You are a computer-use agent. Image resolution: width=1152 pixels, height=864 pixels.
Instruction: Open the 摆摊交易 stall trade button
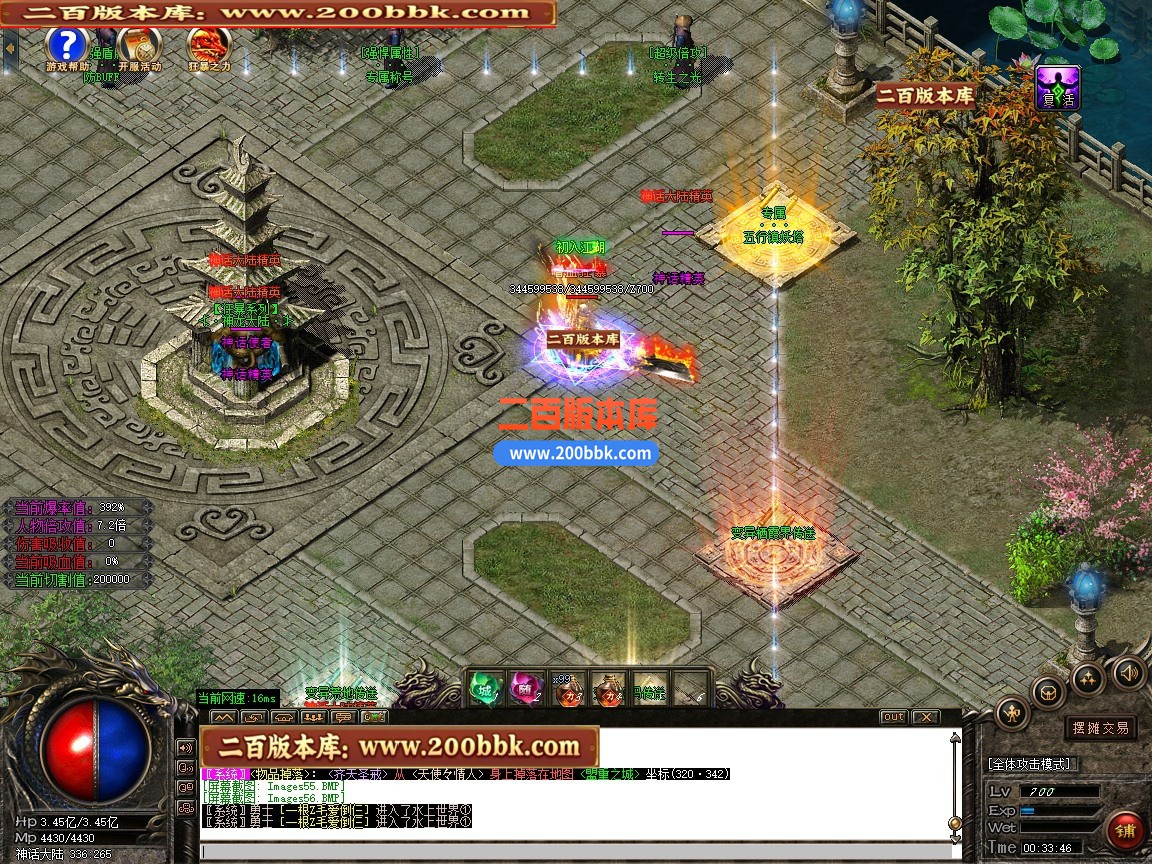click(x=1100, y=728)
